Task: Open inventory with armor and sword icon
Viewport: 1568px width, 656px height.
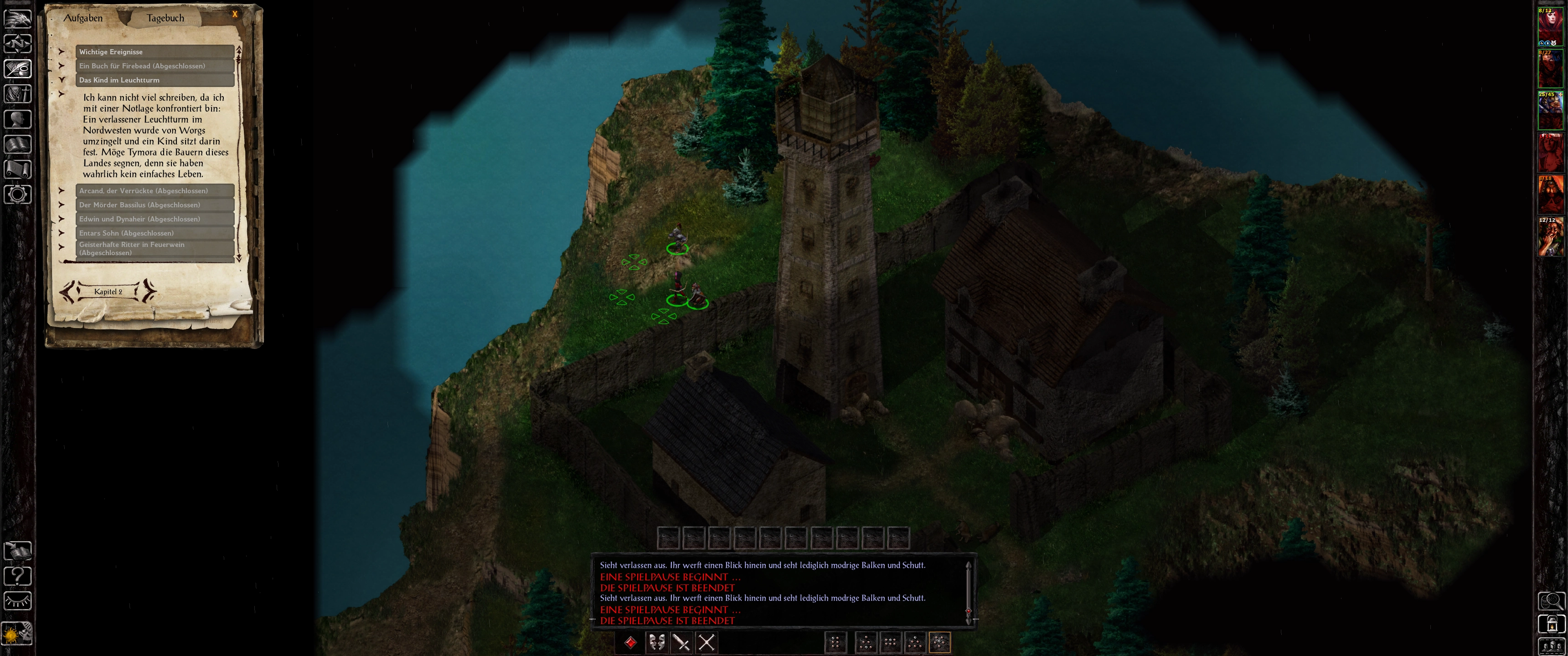Action: click(x=18, y=94)
